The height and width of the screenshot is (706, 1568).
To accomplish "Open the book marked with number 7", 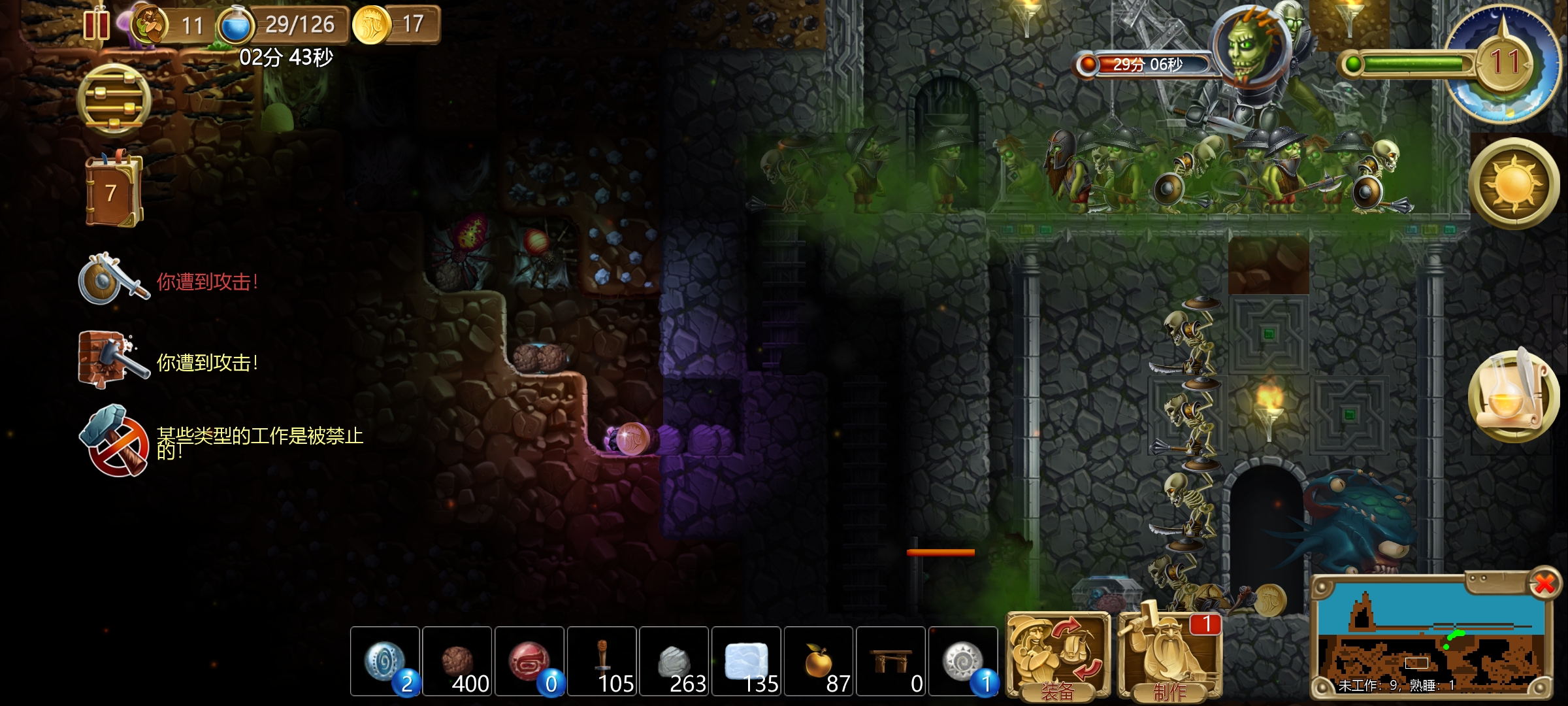I will click(x=114, y=191).
